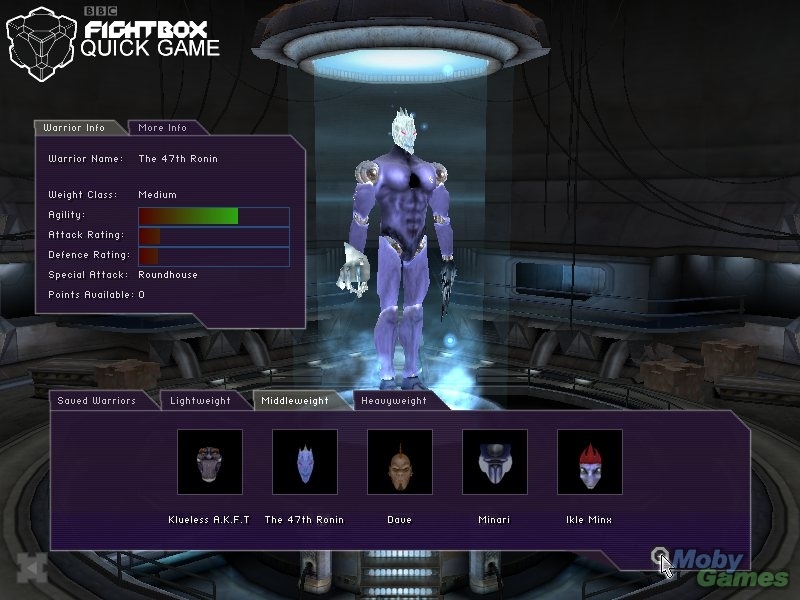Click the back arrow in bottom-left corner
The width and height of the screenshot is (800, 600).
click(32, 566)
